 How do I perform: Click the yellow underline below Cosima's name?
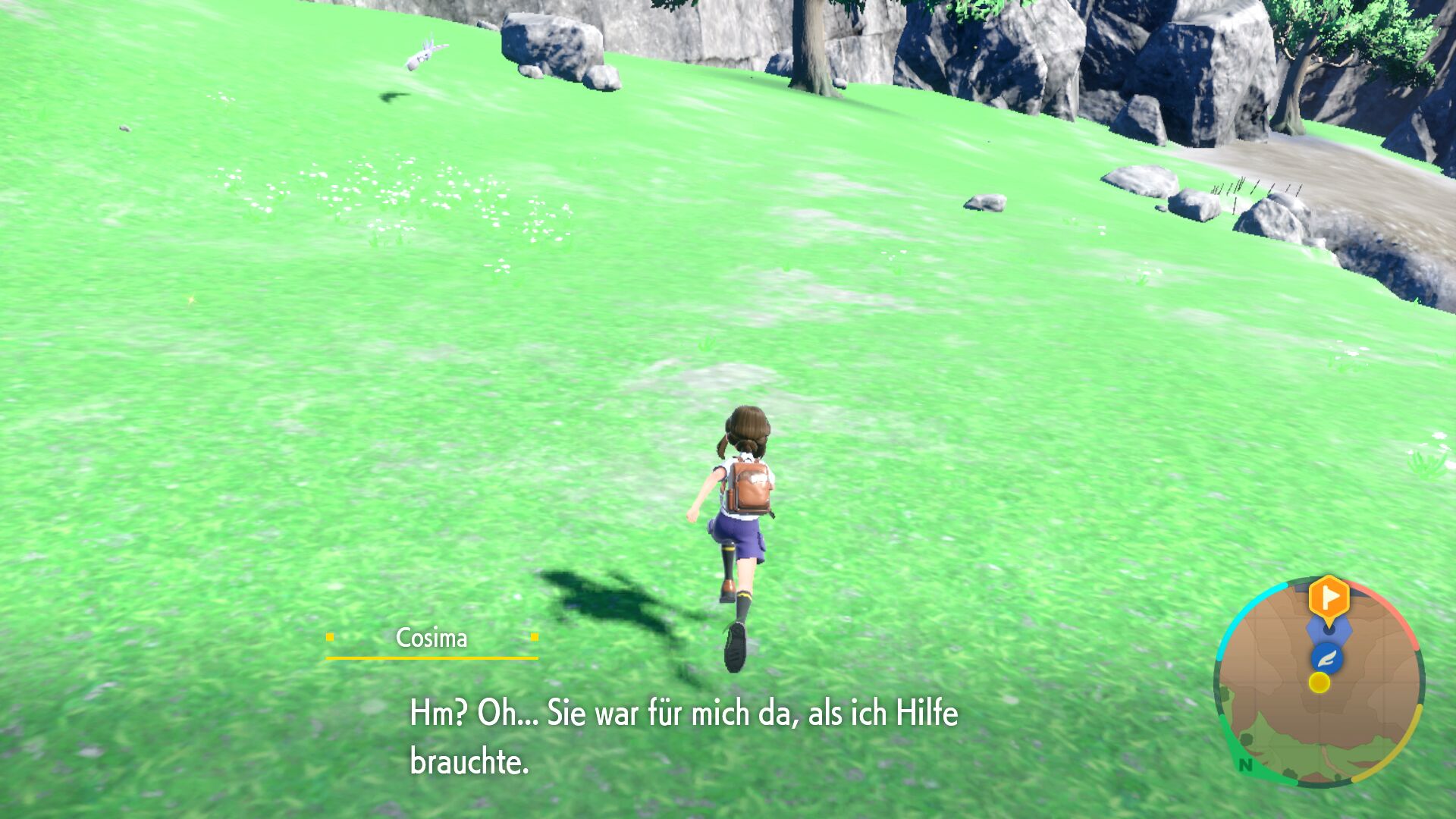[x=432, y=659]
